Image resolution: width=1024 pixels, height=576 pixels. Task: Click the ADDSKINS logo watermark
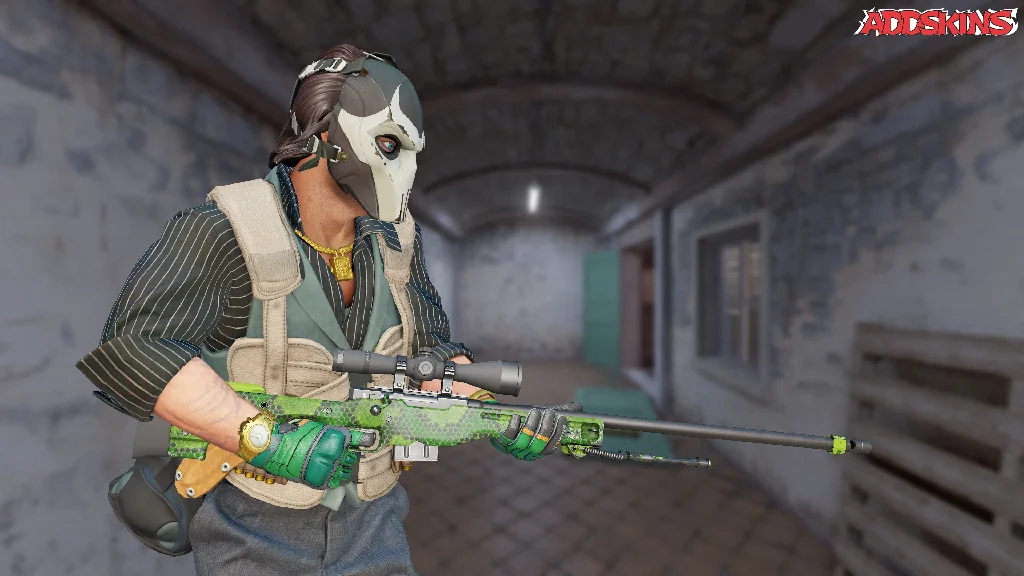[937, 22]
